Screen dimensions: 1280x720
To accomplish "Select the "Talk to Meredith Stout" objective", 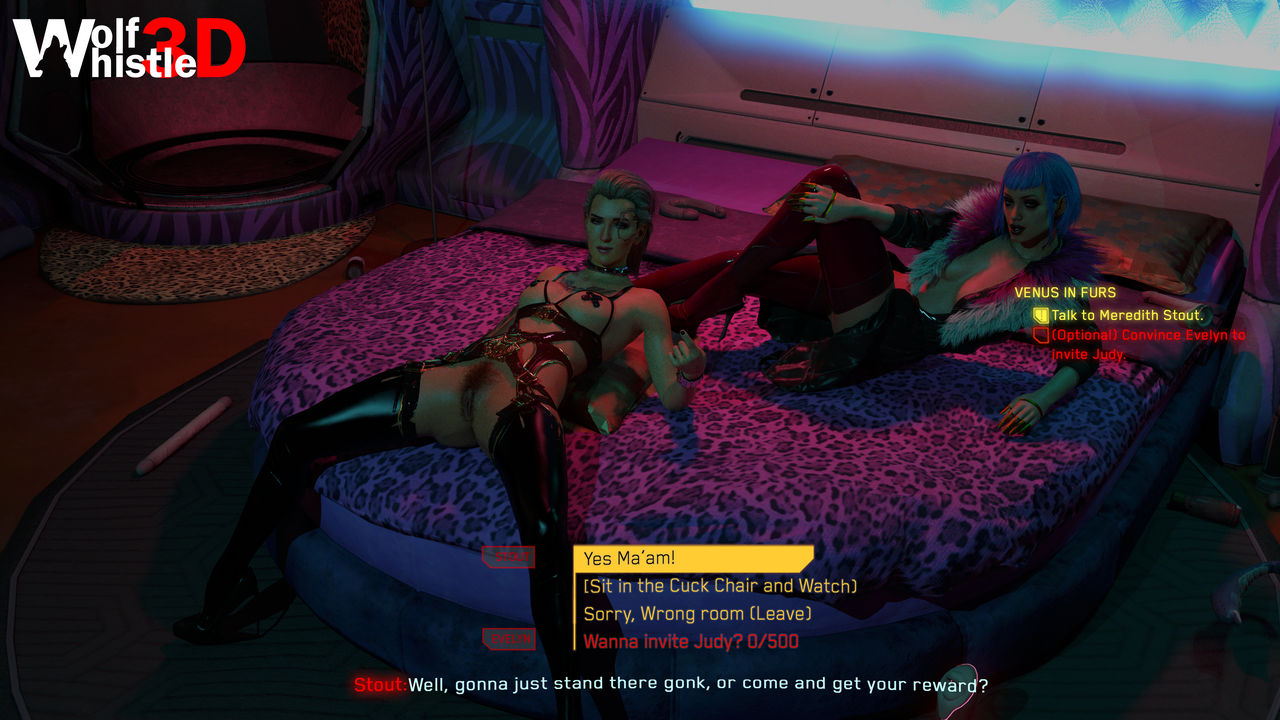I will [1127, 315].
